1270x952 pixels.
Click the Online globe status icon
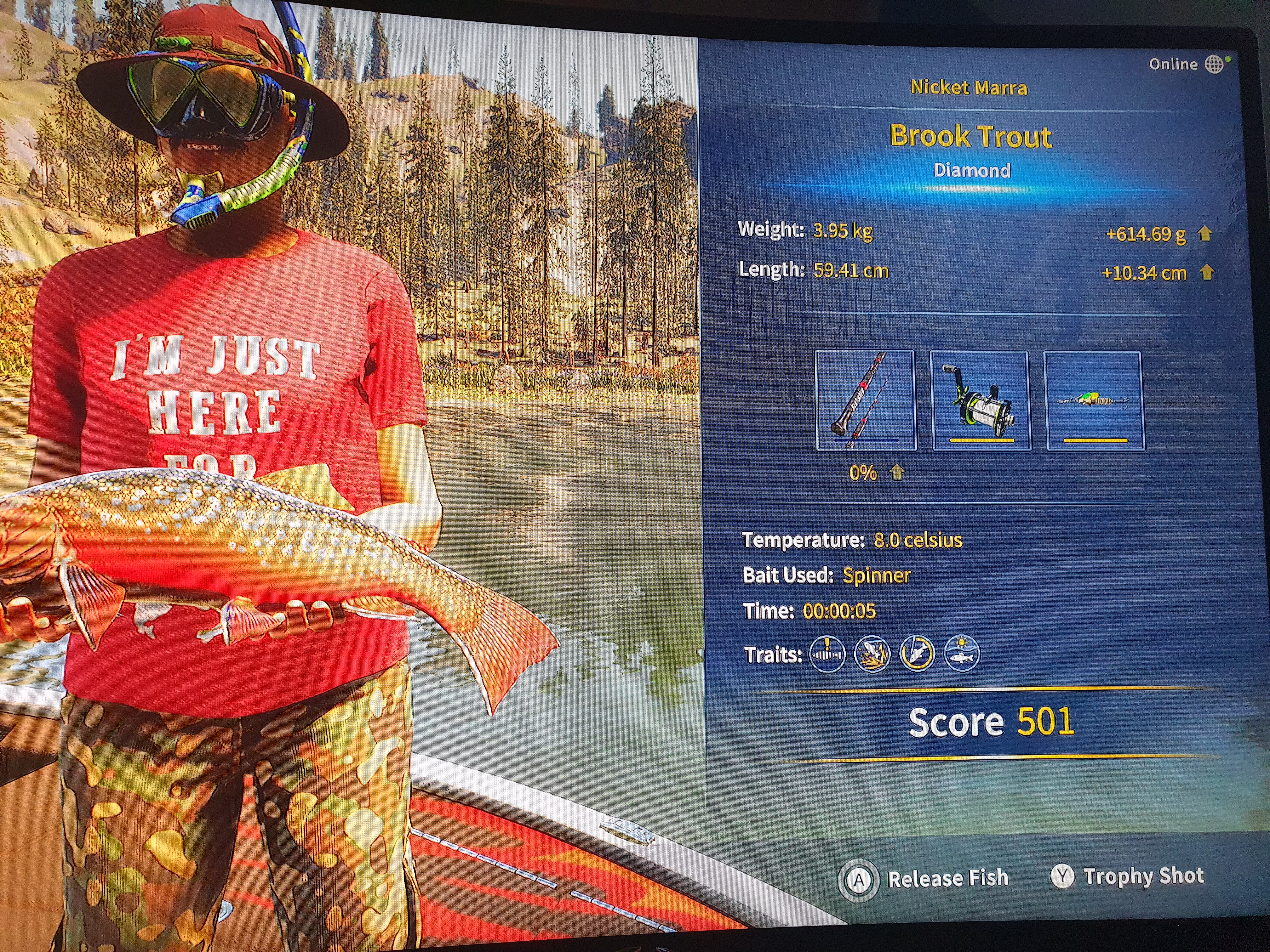[x=1214, y=64]
